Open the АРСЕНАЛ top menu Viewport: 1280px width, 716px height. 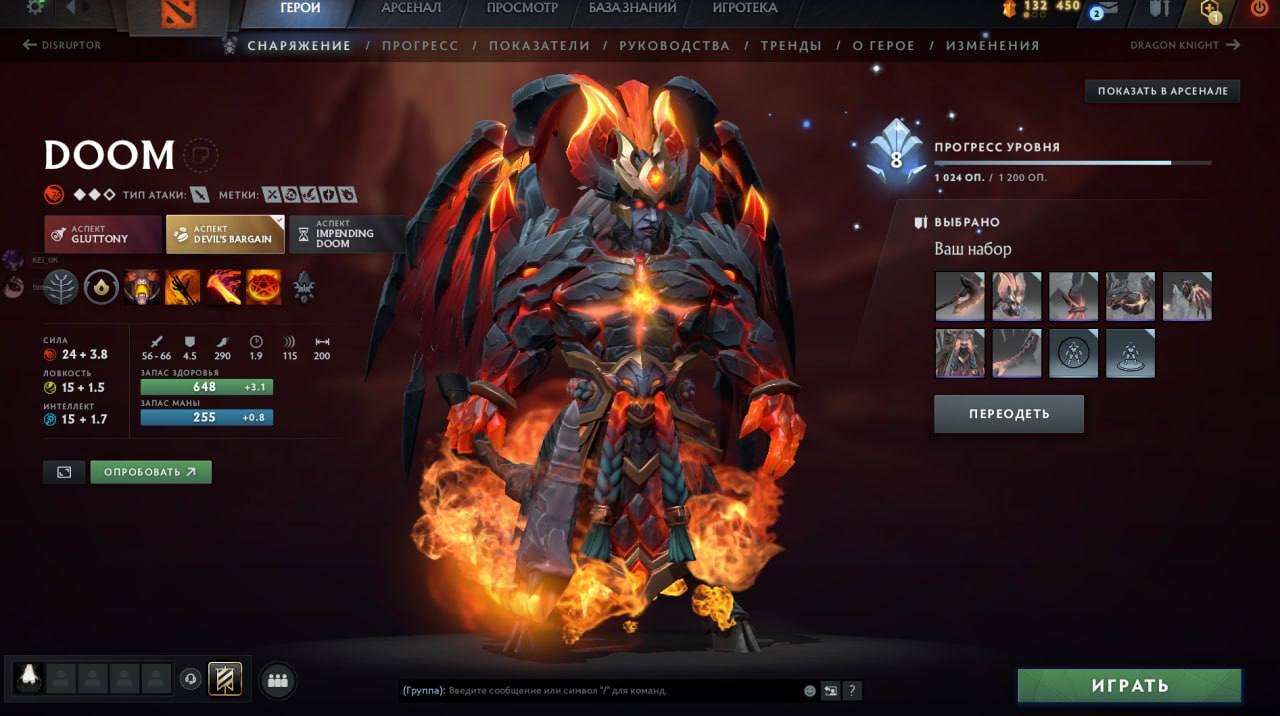coord(411,8)
